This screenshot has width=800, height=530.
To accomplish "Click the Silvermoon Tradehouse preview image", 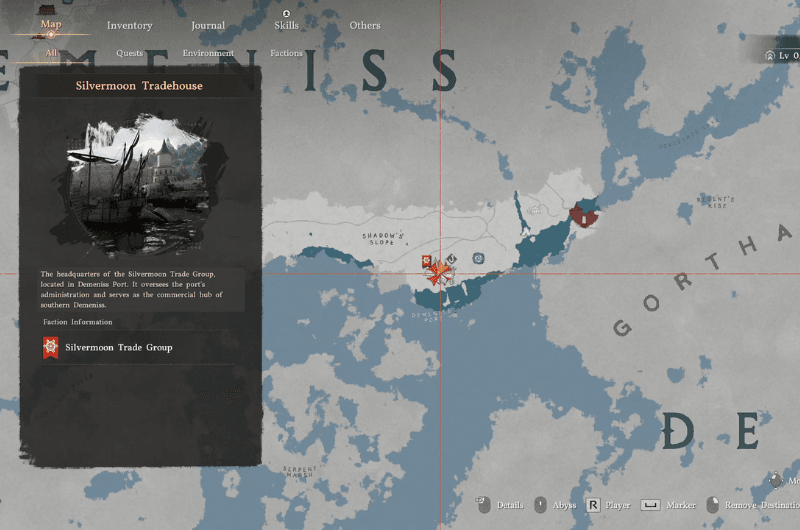I will click(x=139, y=186).
